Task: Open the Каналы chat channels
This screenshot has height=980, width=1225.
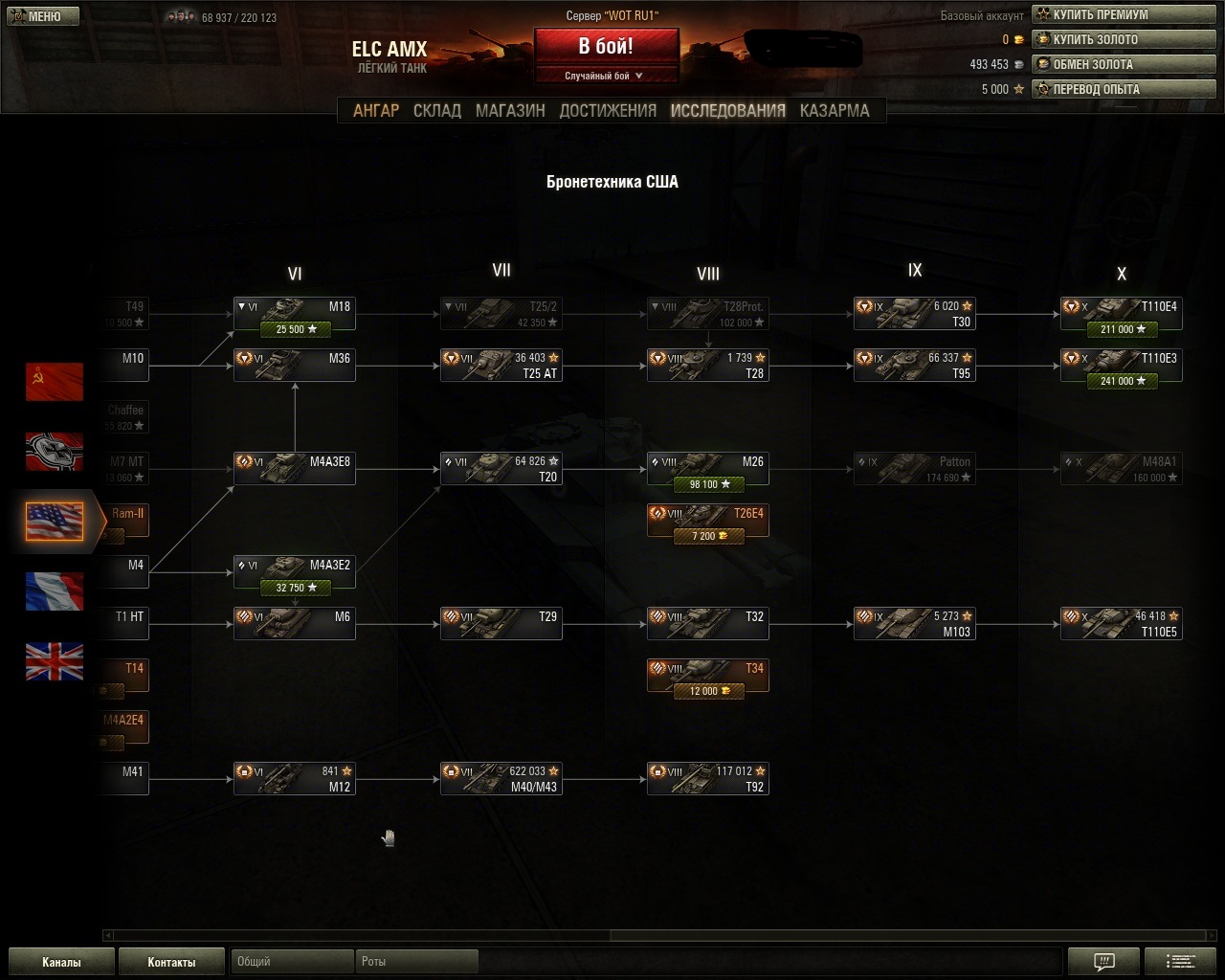Action: (61, 962)
